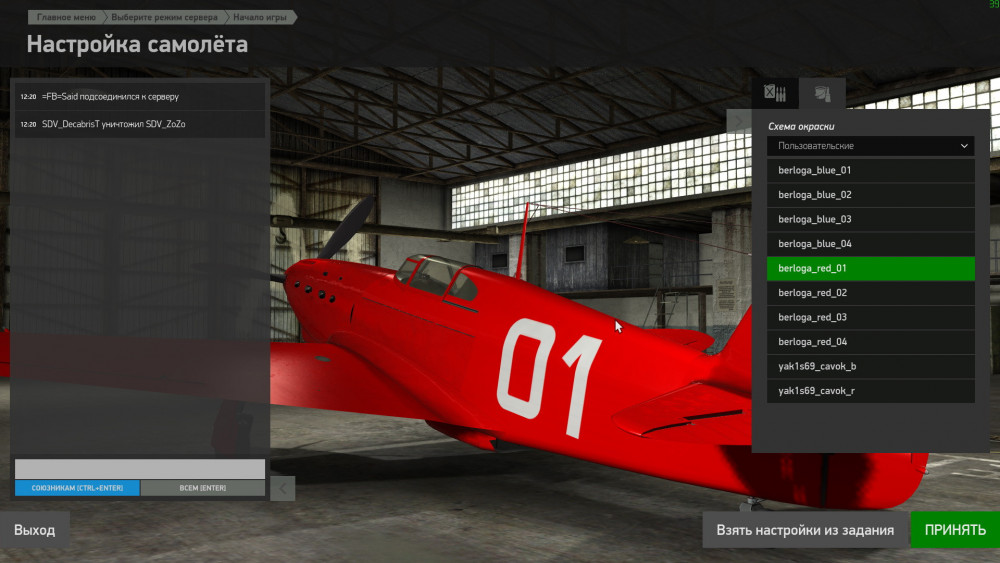This screenshot has width=1000, height=563.
Task: Open the weapon loadout tab
Action: pos(775,94)
